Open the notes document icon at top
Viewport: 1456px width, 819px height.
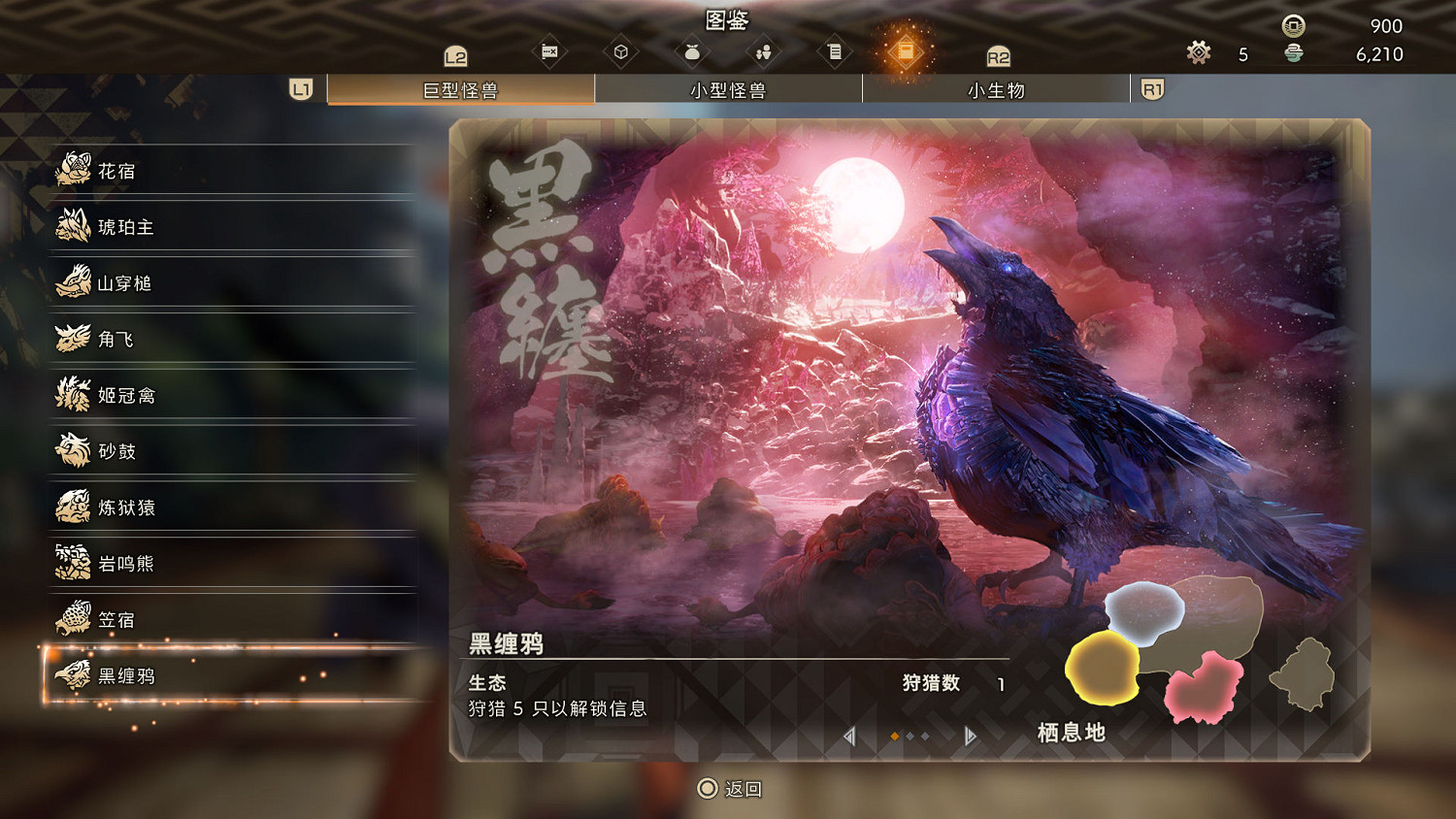click(x=834, y=49)
